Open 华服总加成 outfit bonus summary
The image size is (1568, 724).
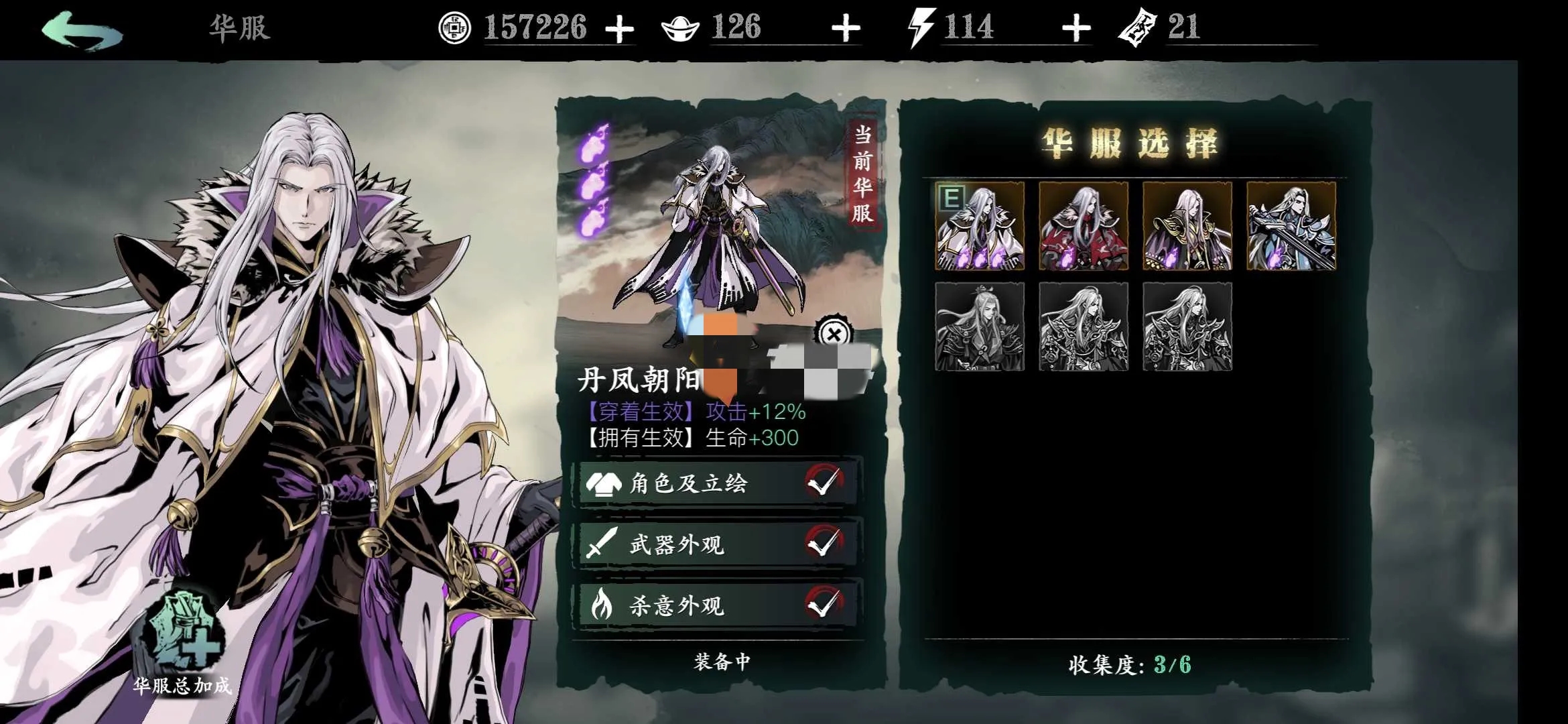[182, 644]
